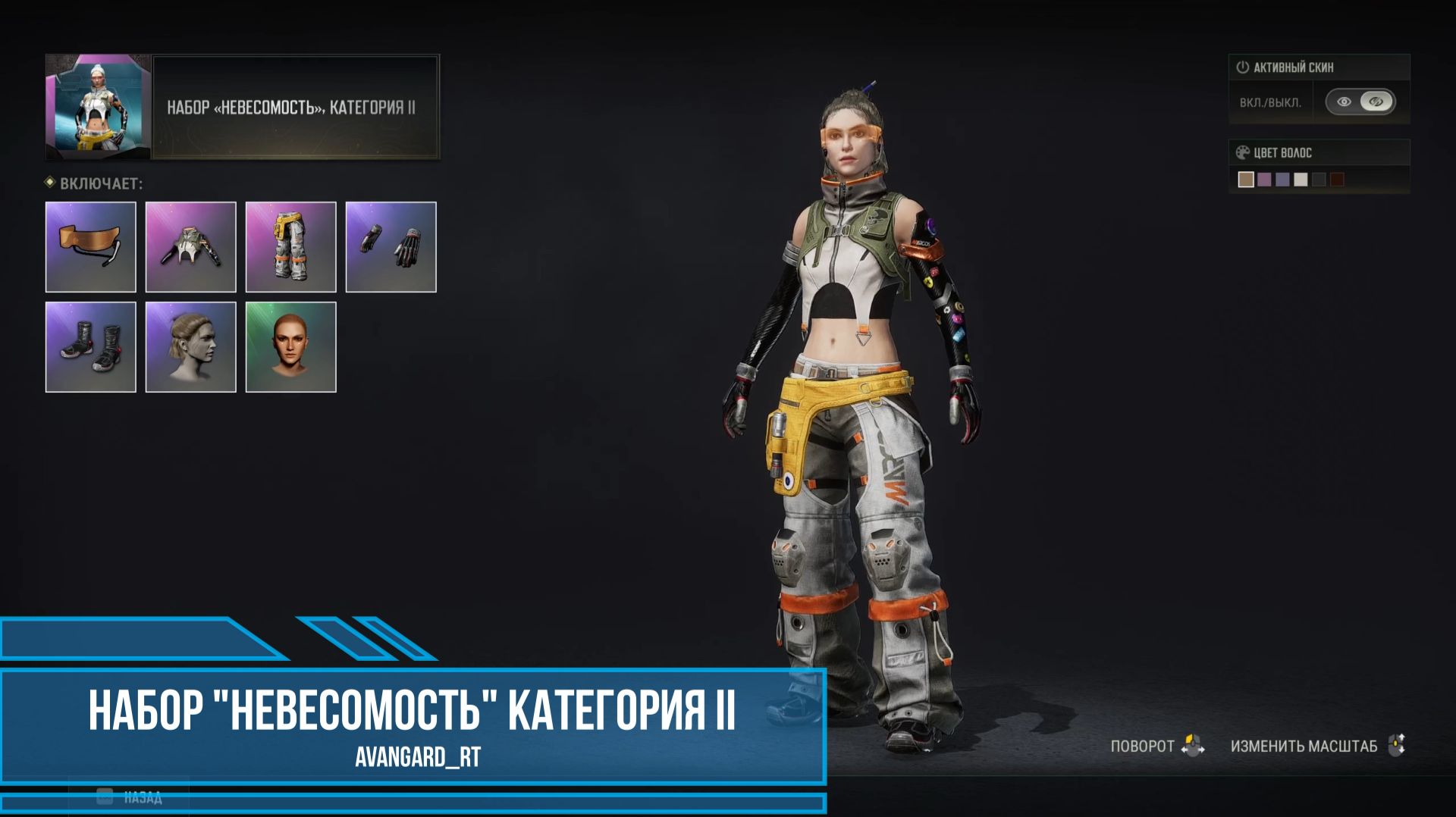Choose the hairstyle item tile
Screen dimensions: 1456x817
click(191, 347)
